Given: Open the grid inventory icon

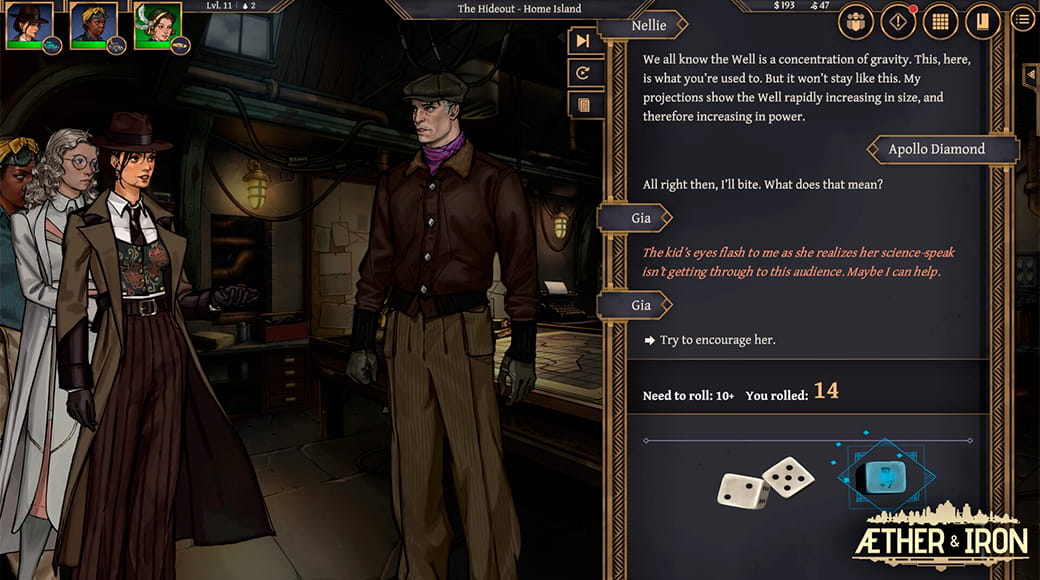Looking at the screenshot, I should tap(940, 20).
